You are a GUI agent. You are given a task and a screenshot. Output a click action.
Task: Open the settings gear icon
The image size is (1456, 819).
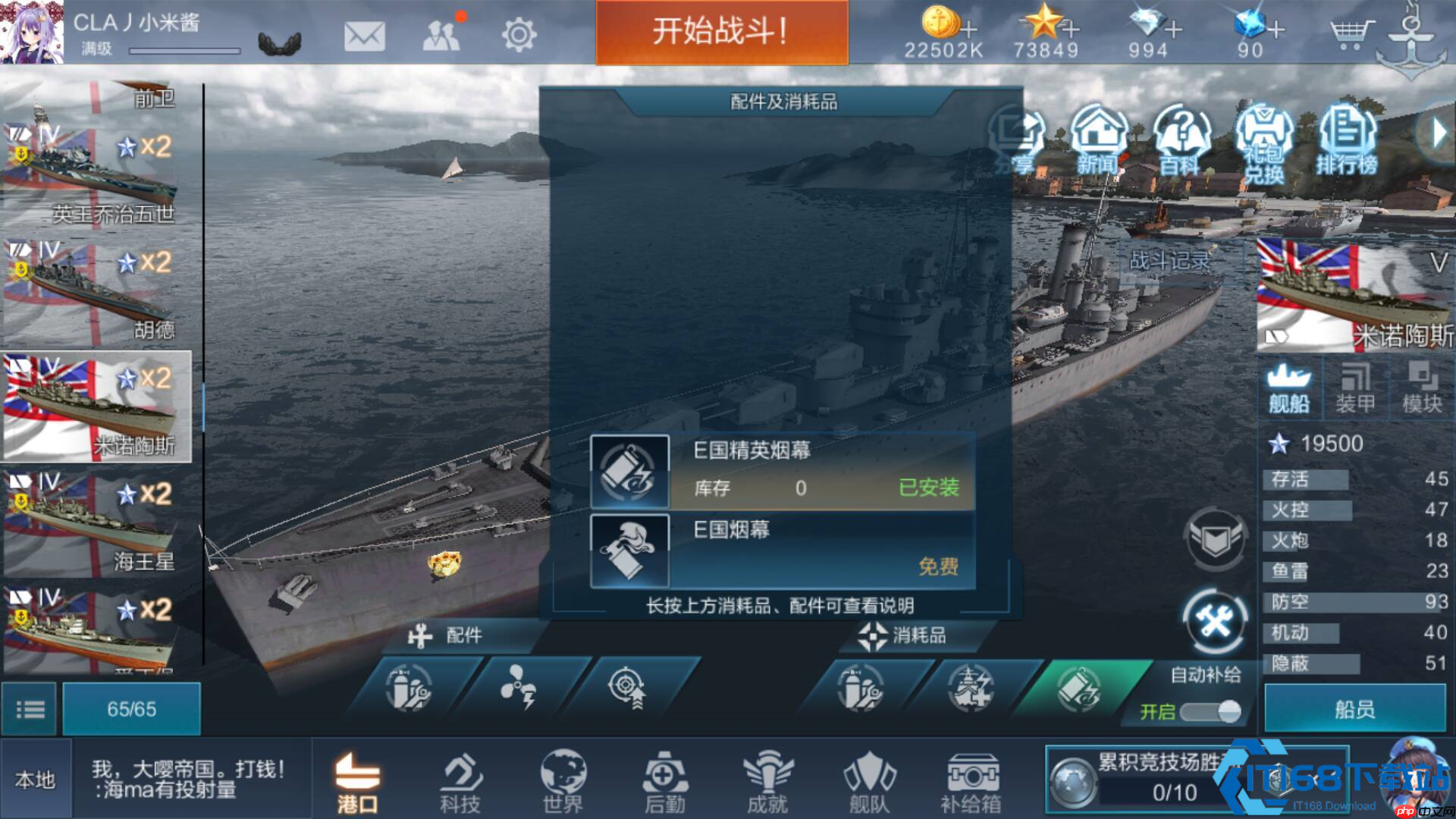520,34
